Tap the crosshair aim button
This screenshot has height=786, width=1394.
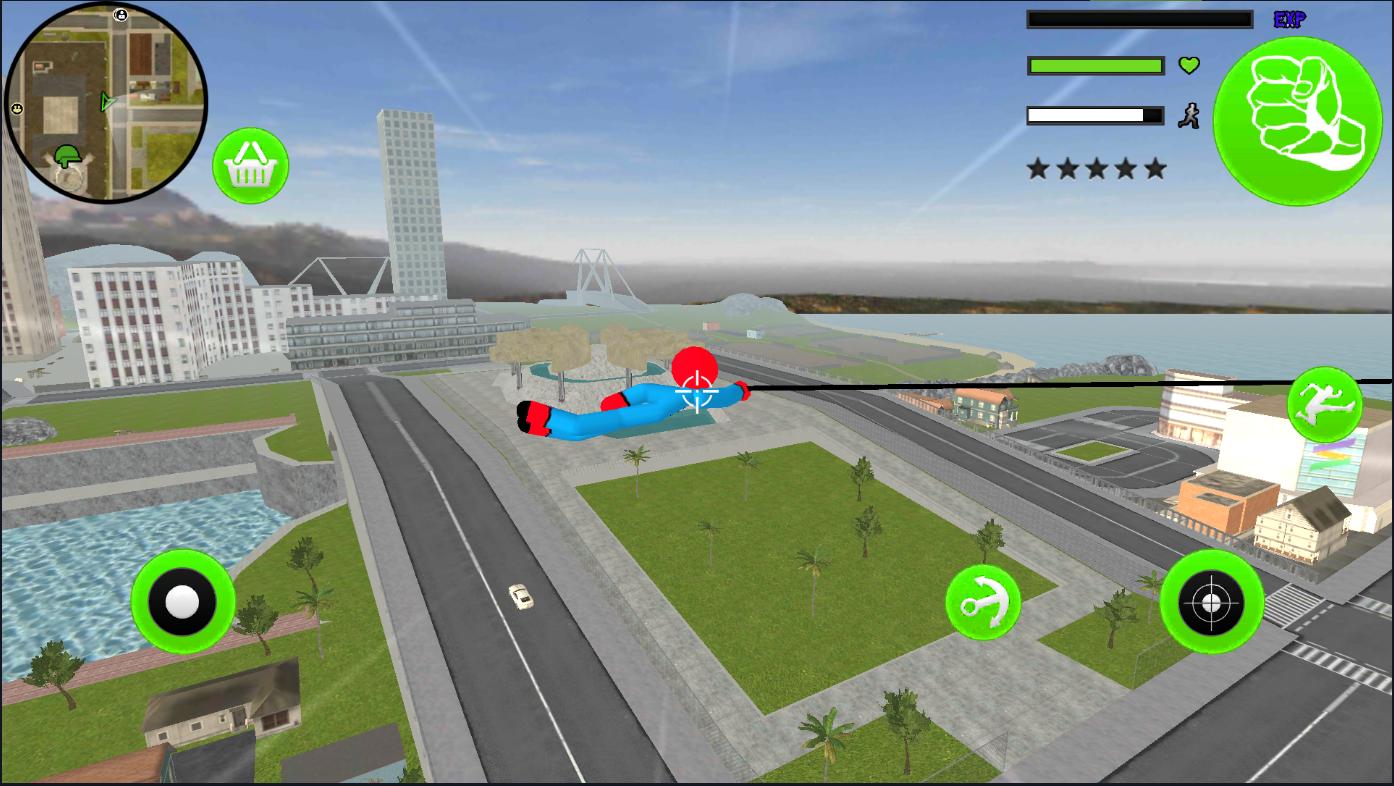[1211, 602]
